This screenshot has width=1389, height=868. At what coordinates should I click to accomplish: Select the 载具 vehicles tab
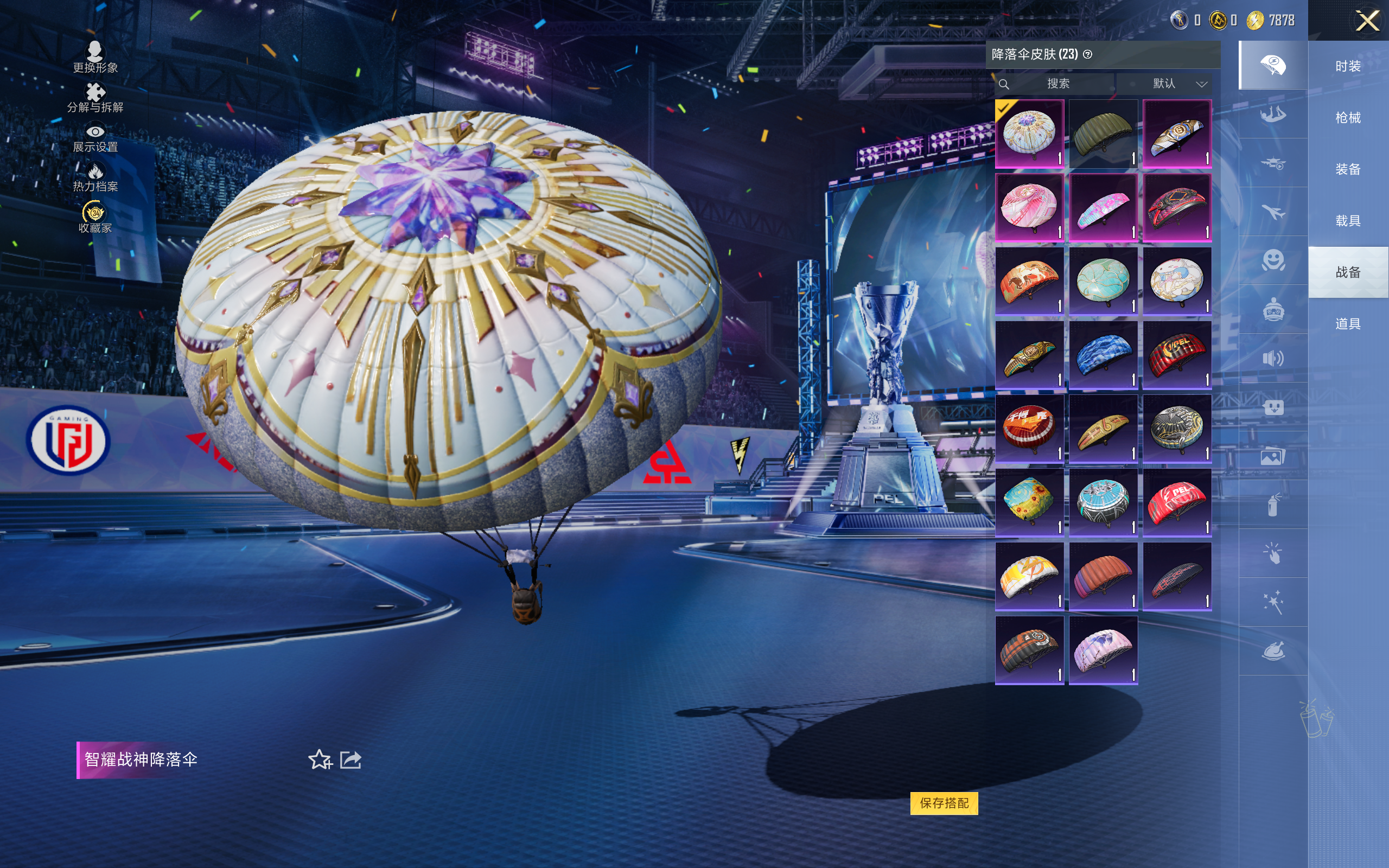[x=1348, y=221]
